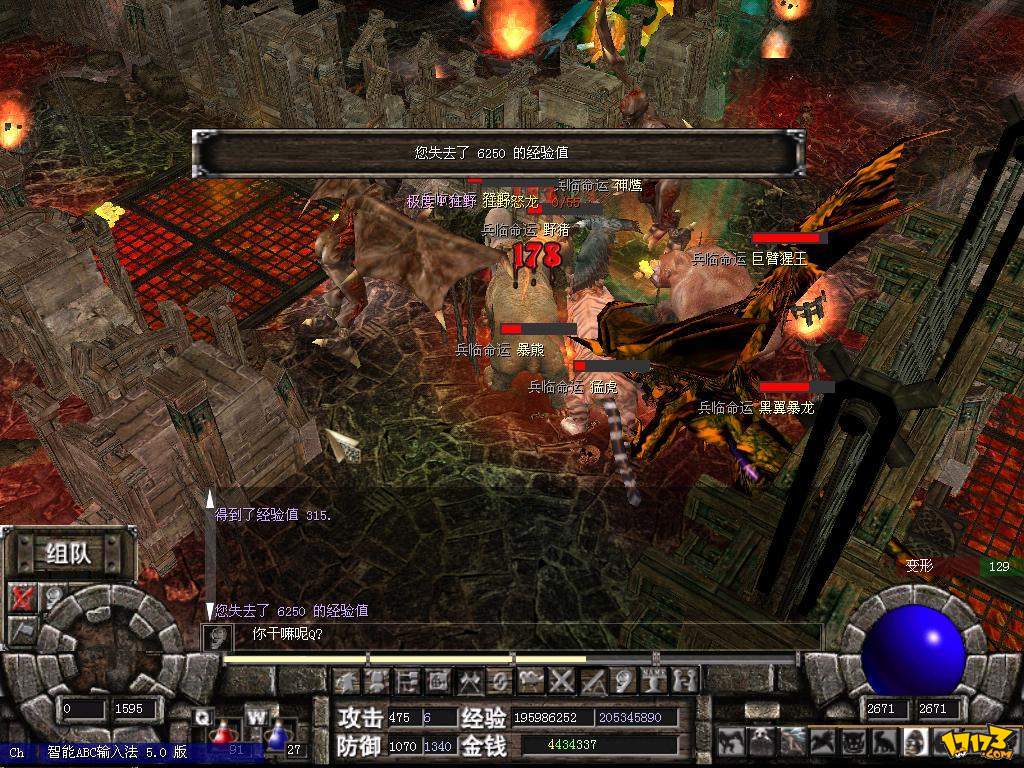Open the chat channel face icon
Viewport: 1024px width, 768px height.
212,636
